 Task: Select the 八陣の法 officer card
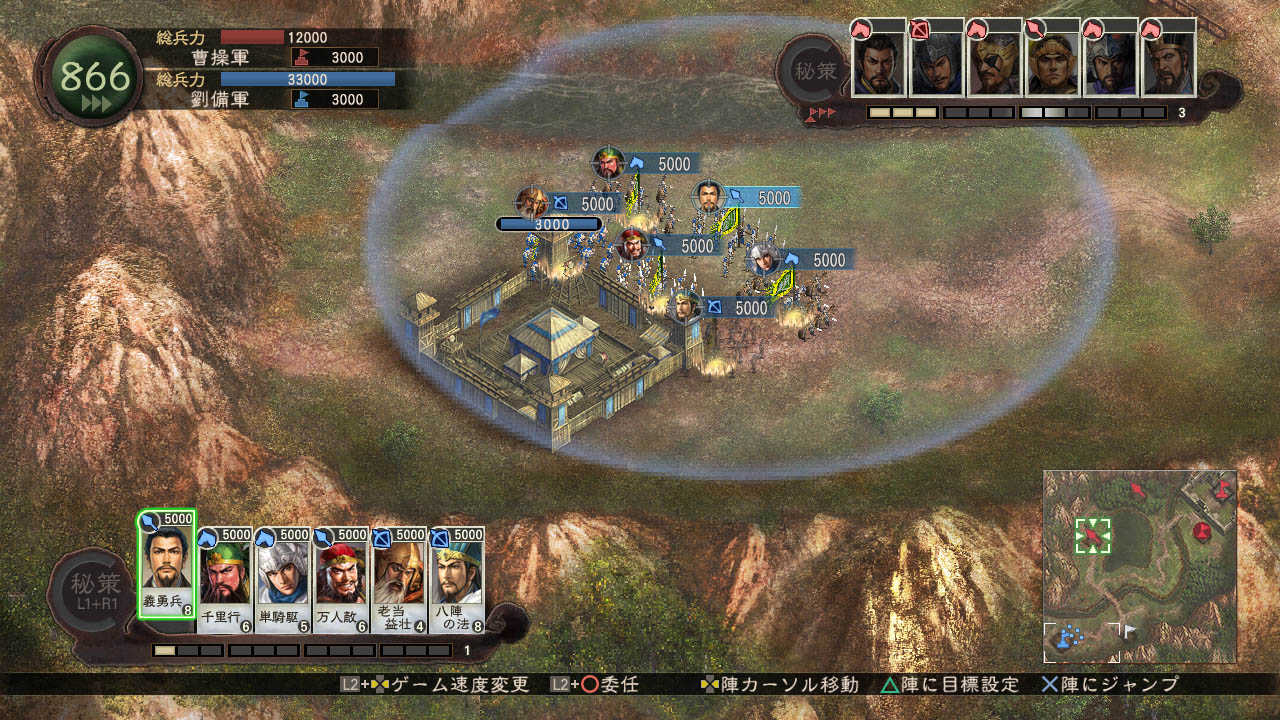458,573
